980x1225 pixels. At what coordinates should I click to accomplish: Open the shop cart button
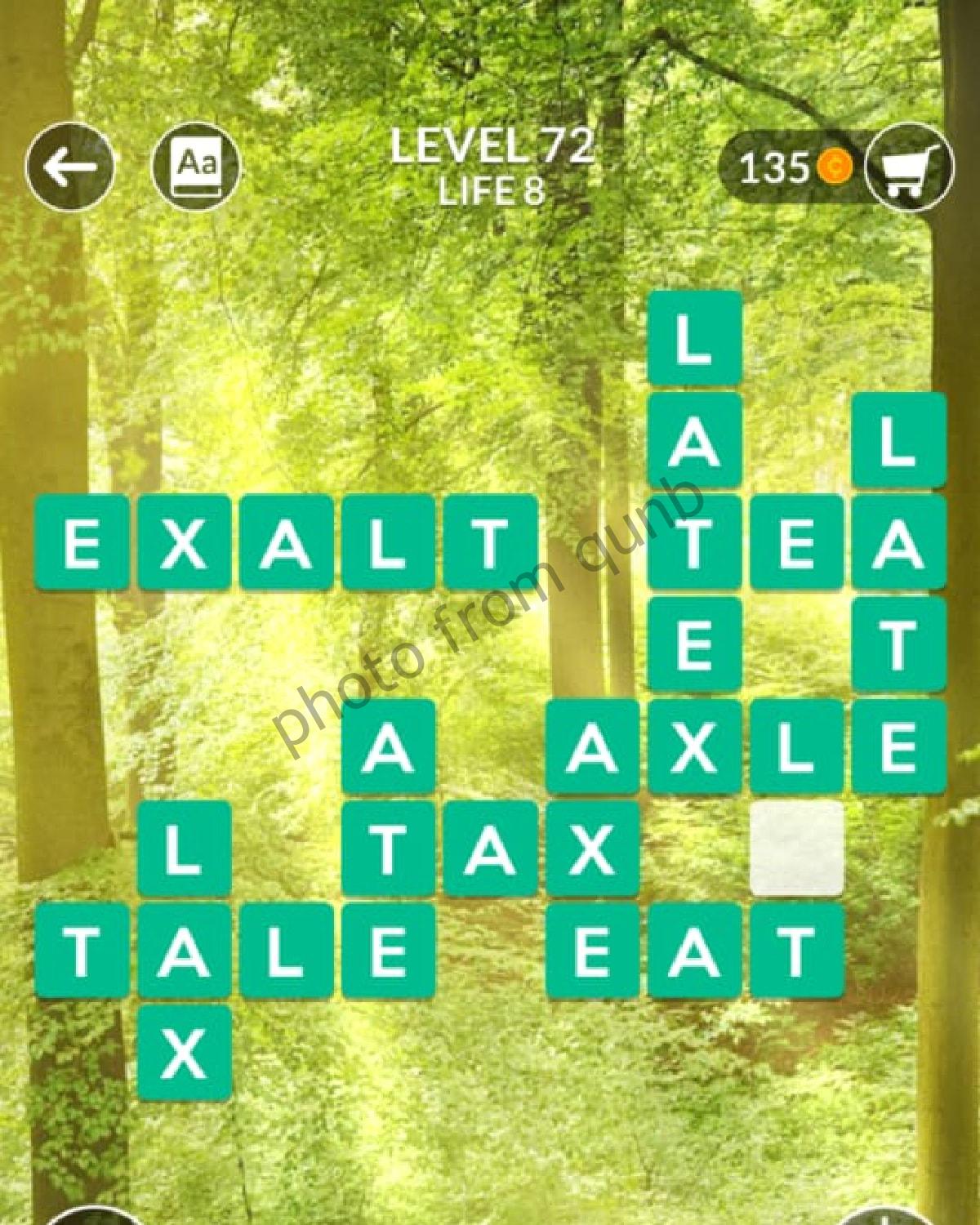click(909, 169)
